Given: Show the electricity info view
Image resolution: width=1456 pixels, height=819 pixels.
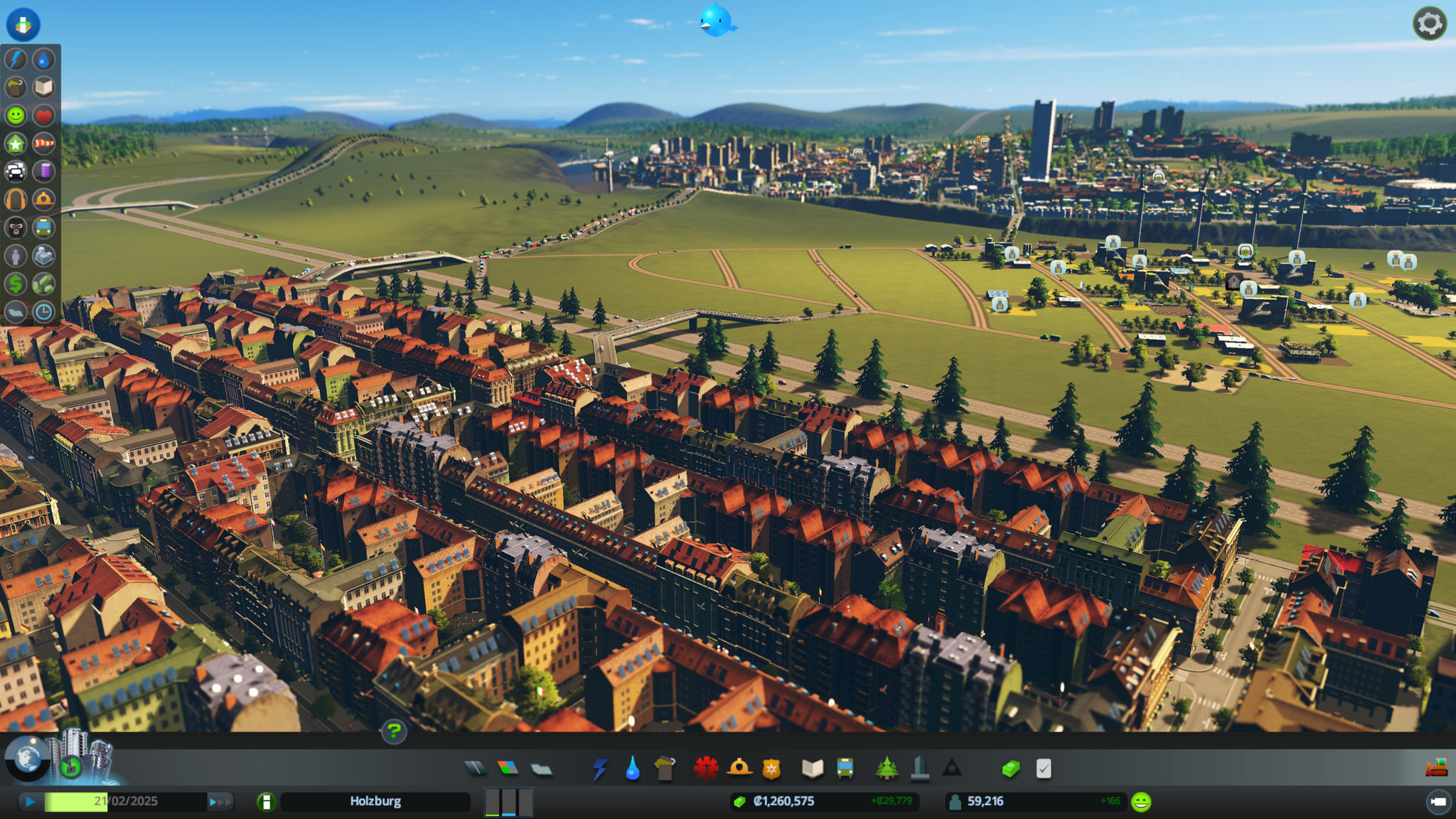Looking at the screenshot, I should pos(16,59).
